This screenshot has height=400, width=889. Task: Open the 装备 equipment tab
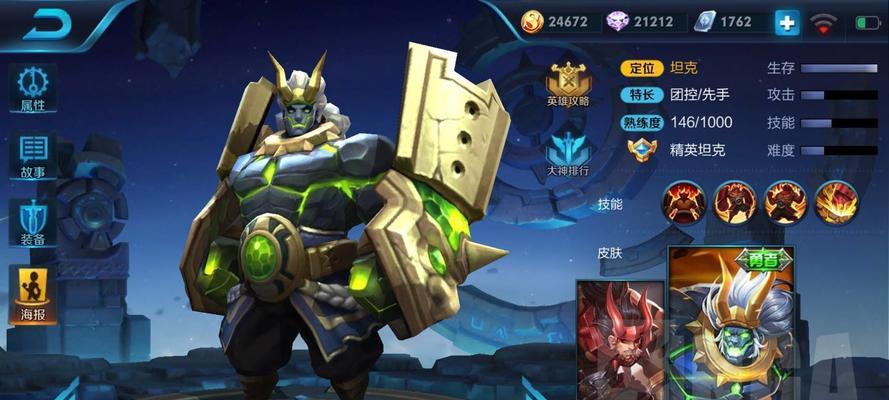point(33,223)
